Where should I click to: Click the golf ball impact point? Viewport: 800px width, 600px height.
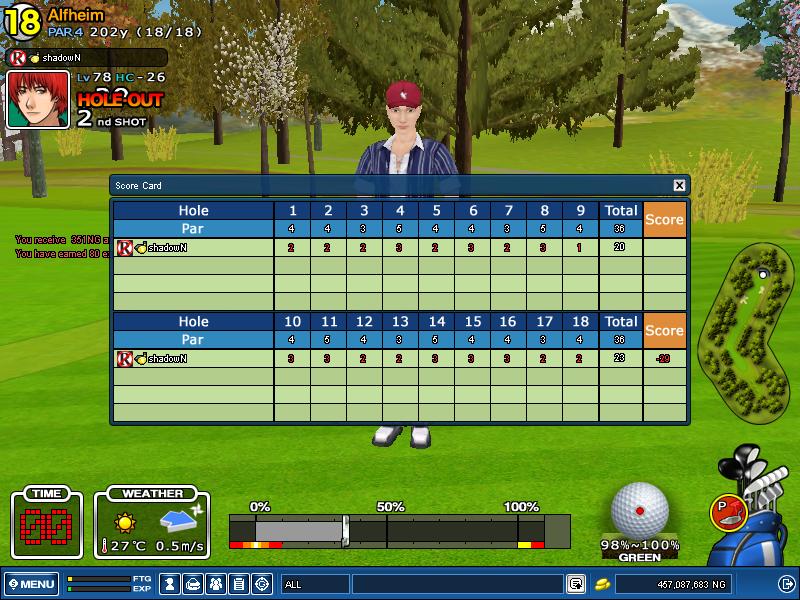click(640, 510)
